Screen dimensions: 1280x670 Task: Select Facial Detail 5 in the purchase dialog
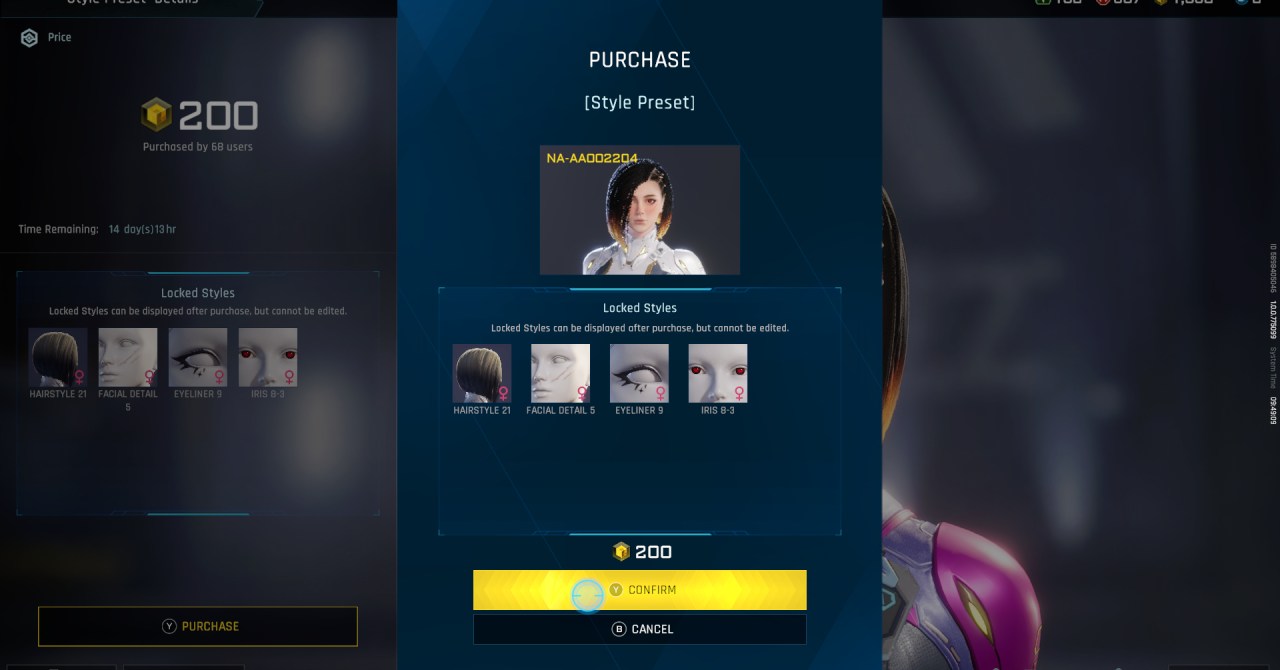click(x=560, y=374)
